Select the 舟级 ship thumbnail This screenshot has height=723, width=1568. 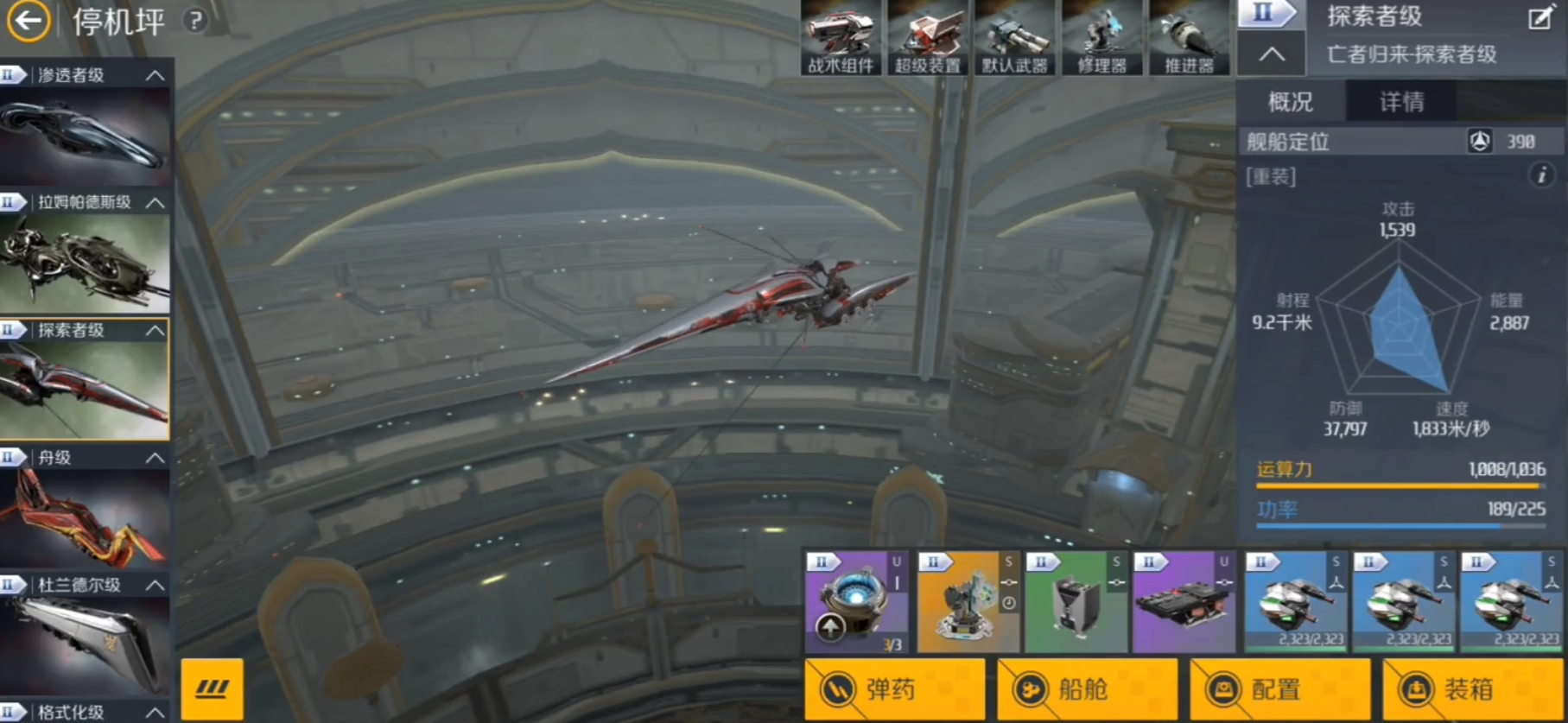(x=85, y=518)
